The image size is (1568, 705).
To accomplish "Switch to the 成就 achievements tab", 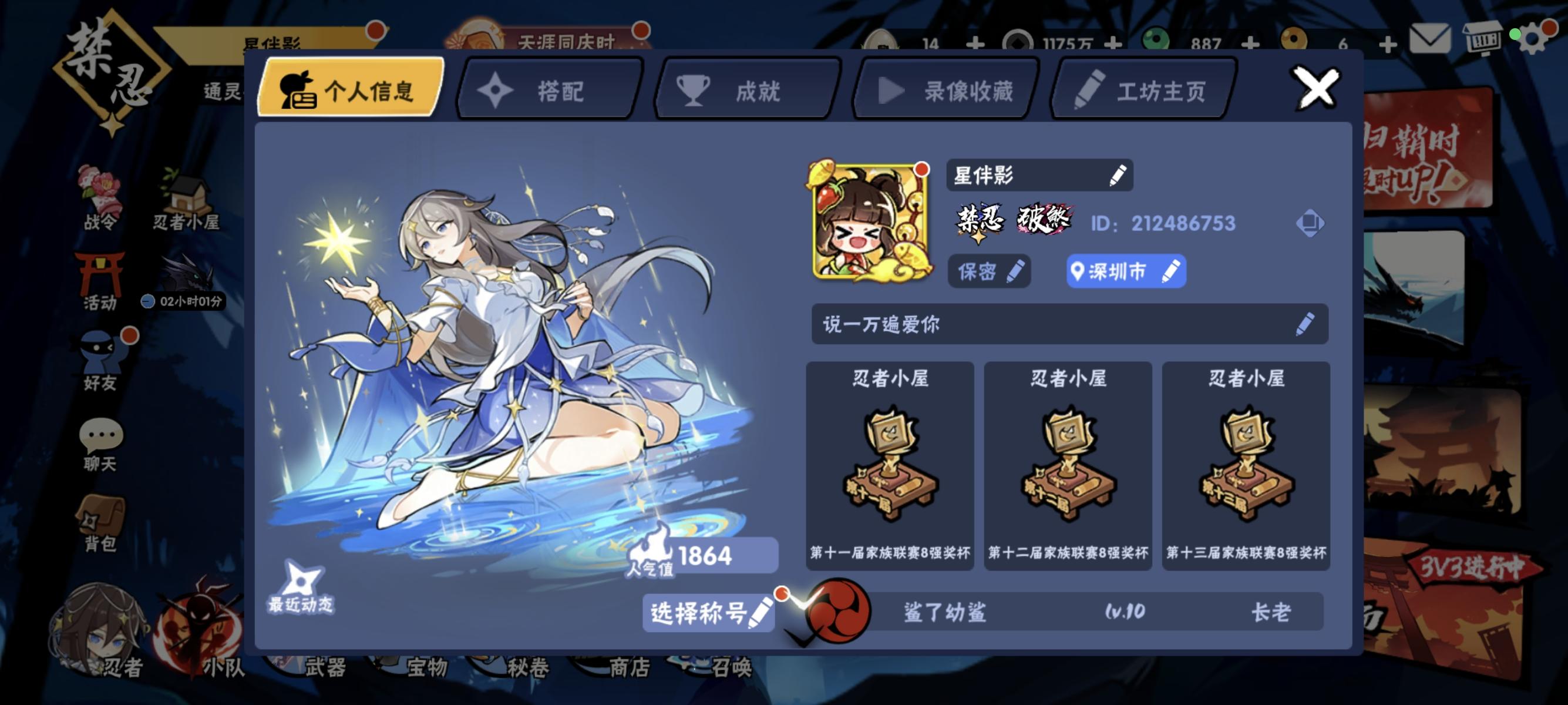I will 746,90.
